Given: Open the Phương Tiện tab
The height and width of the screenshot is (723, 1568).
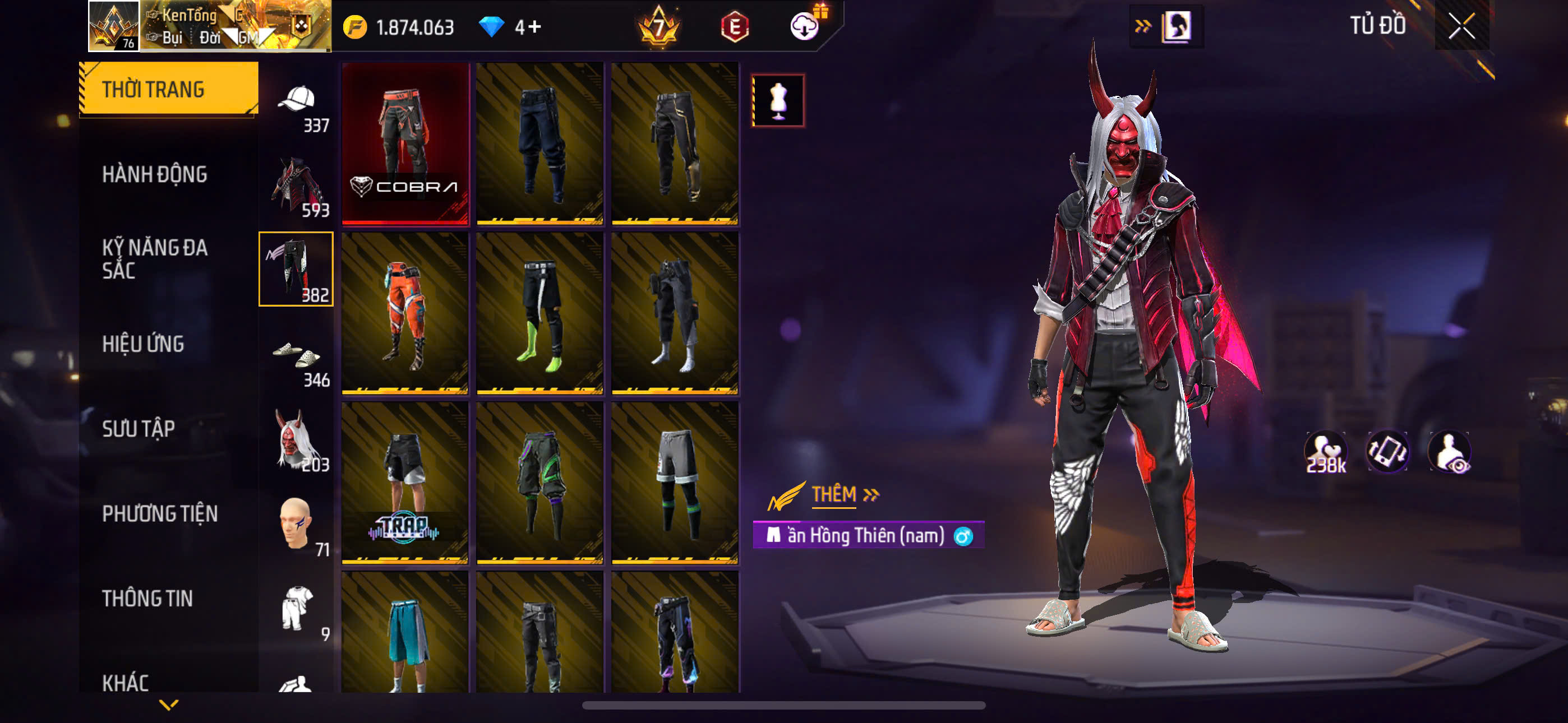Looking at the screenshot, I should [159, 513].
